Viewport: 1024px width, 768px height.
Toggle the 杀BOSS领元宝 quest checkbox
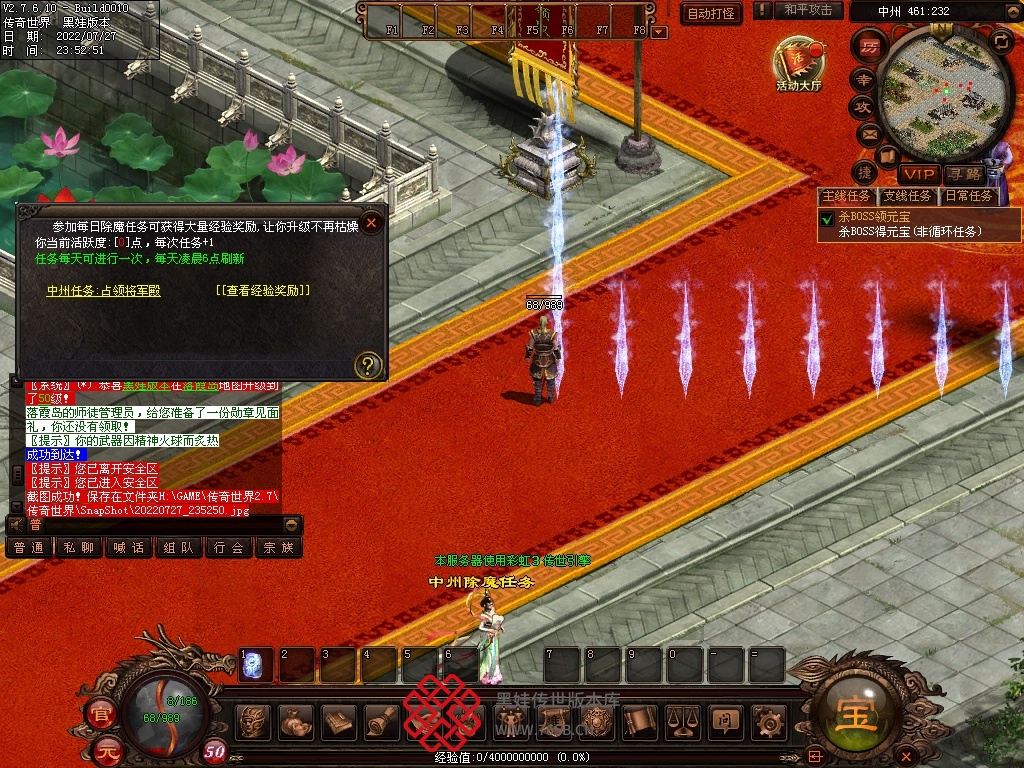(x=827, y=218)
